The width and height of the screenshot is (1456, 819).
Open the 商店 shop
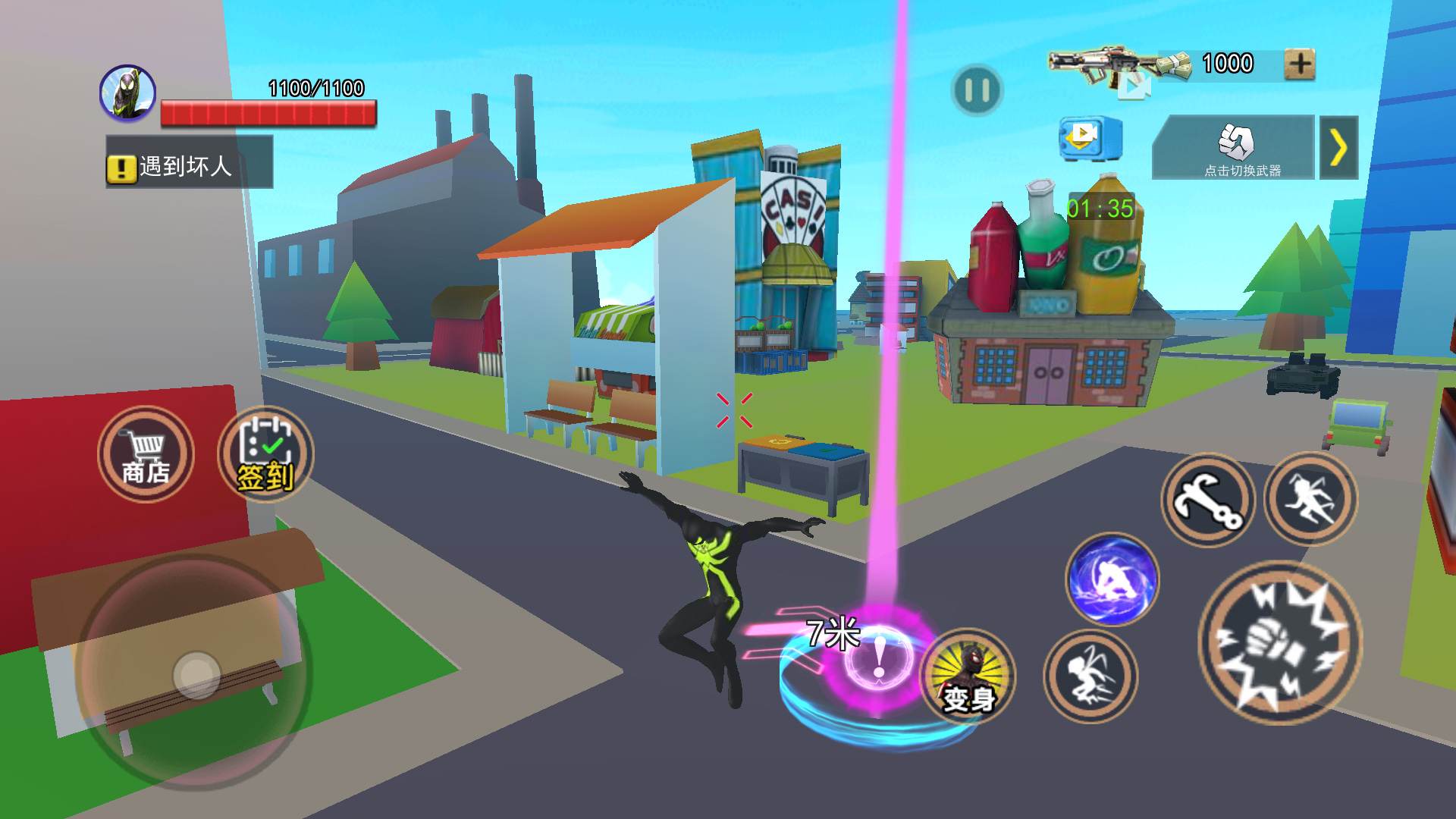click(146, 454)
